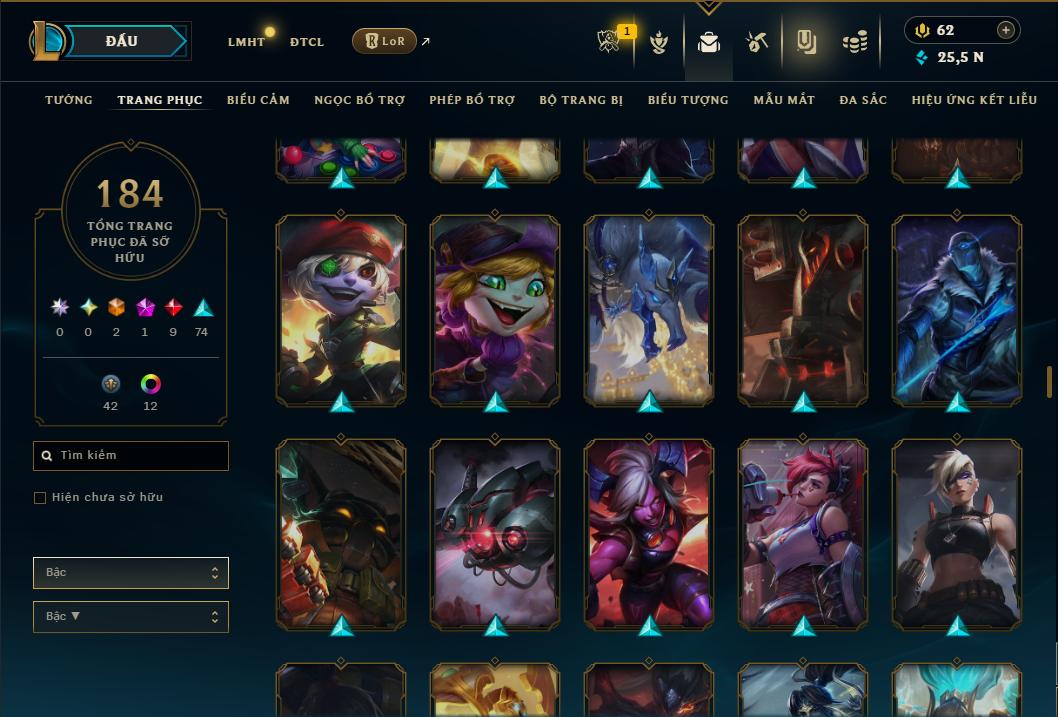Go to the PHÉP BỔ TRỢ tab

tap(472, 100)
